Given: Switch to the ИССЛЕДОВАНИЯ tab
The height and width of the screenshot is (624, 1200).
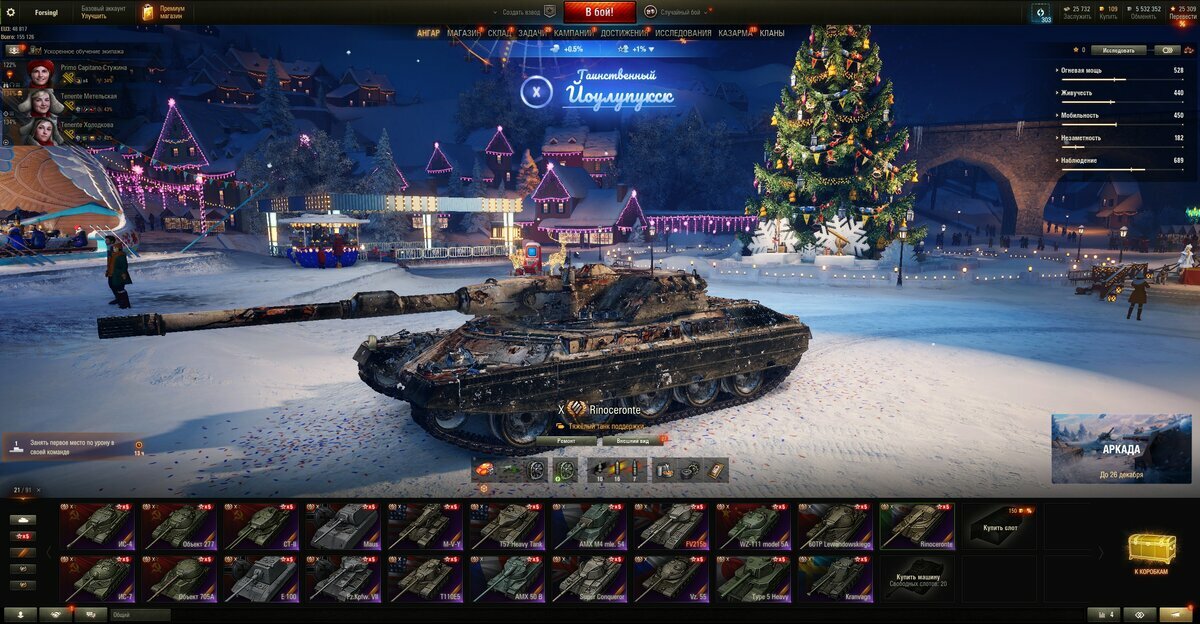Looking at the screenshot, I should tap(683, 33).
